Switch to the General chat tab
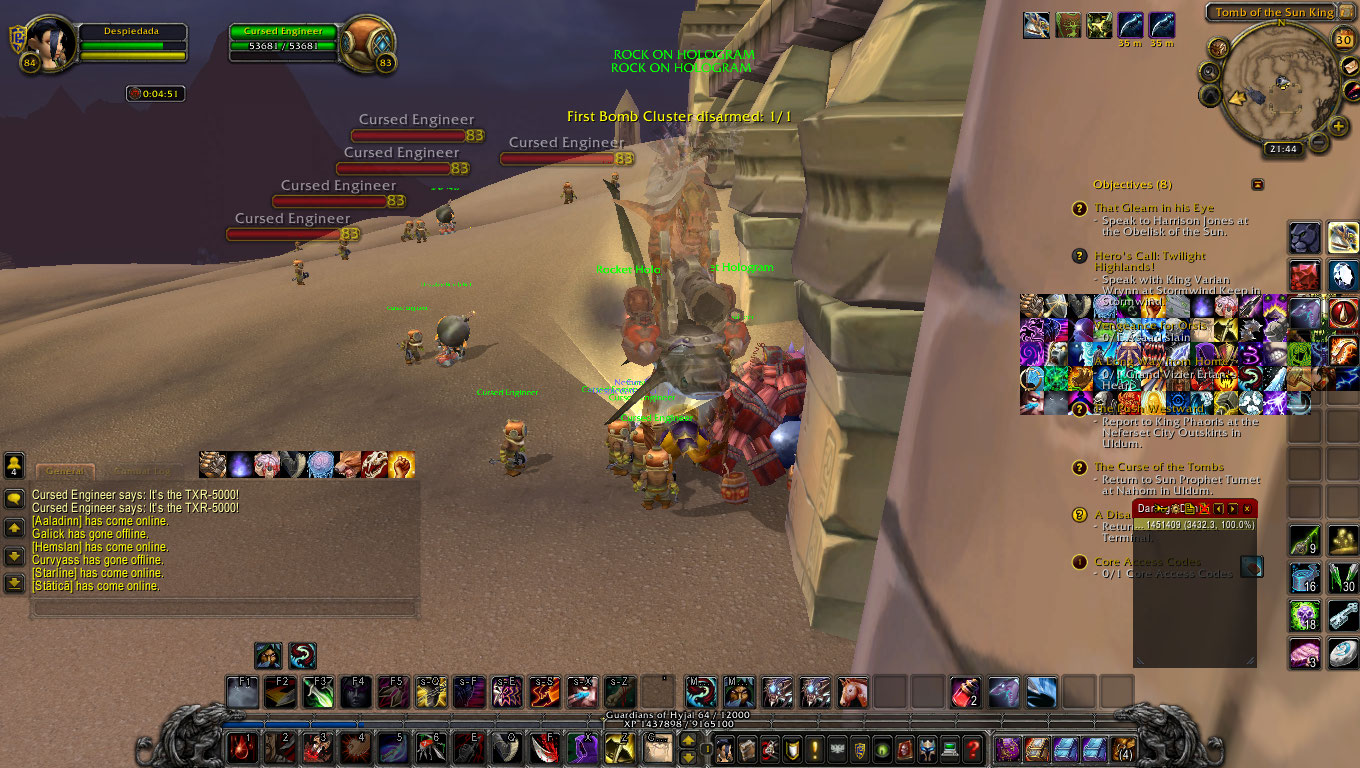Viewport: 1360px width, 768px height. click(65, 471)
